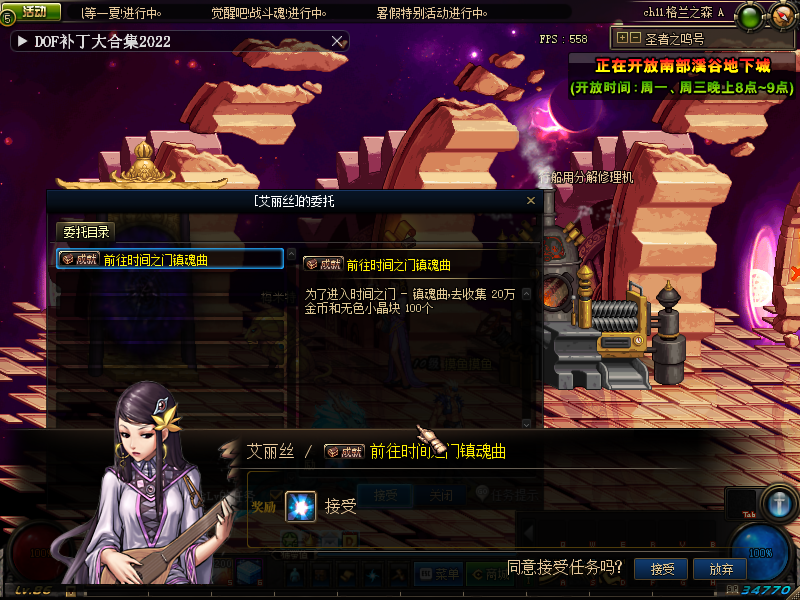This screenshot has height=600, width=800.
Task: Decline the quest with the 放弃 button
Action: coord(720,569)
